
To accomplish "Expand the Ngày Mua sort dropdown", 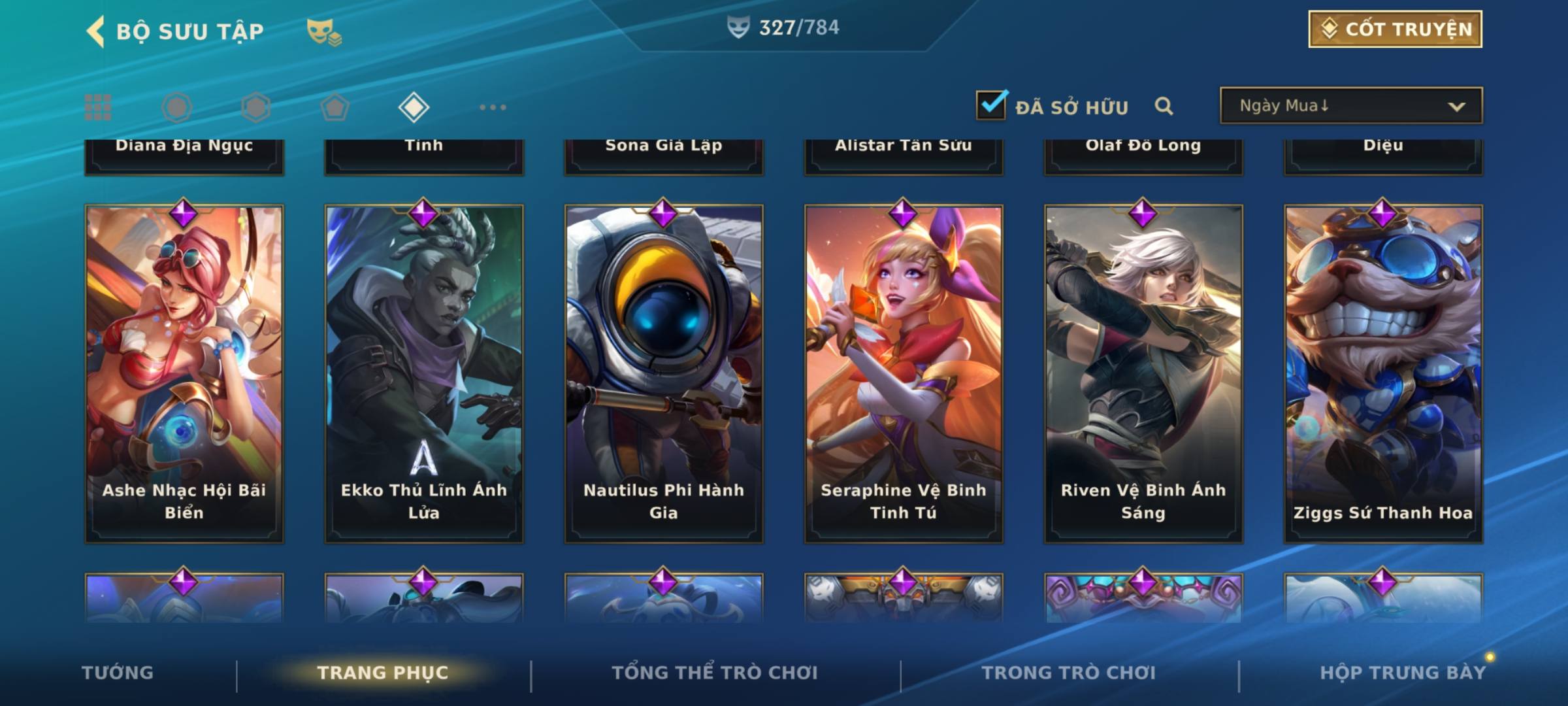I will point(1351,106).
